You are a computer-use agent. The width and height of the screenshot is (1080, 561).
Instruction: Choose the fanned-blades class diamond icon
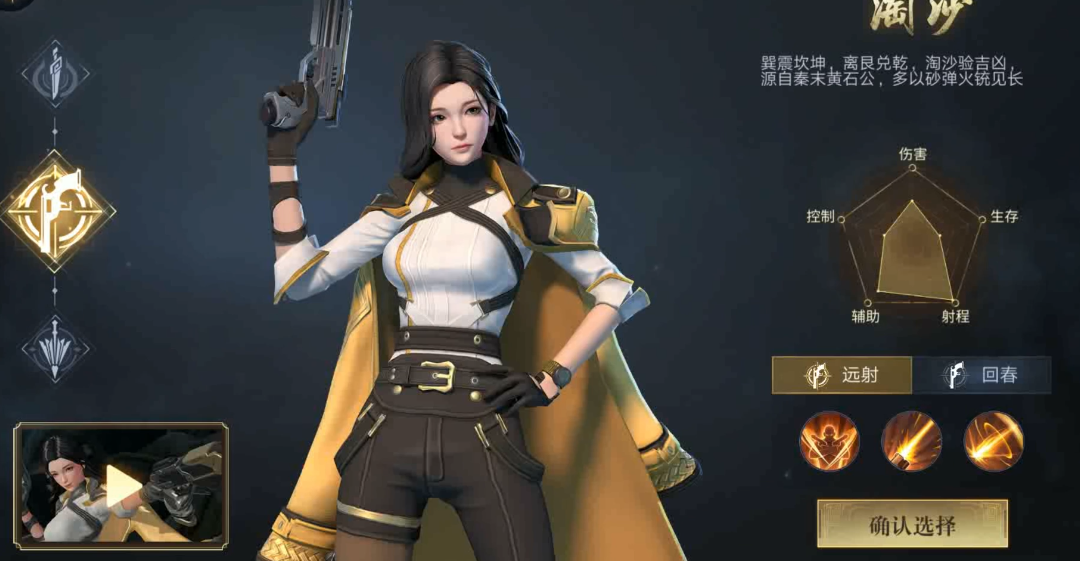pos(55,348)
